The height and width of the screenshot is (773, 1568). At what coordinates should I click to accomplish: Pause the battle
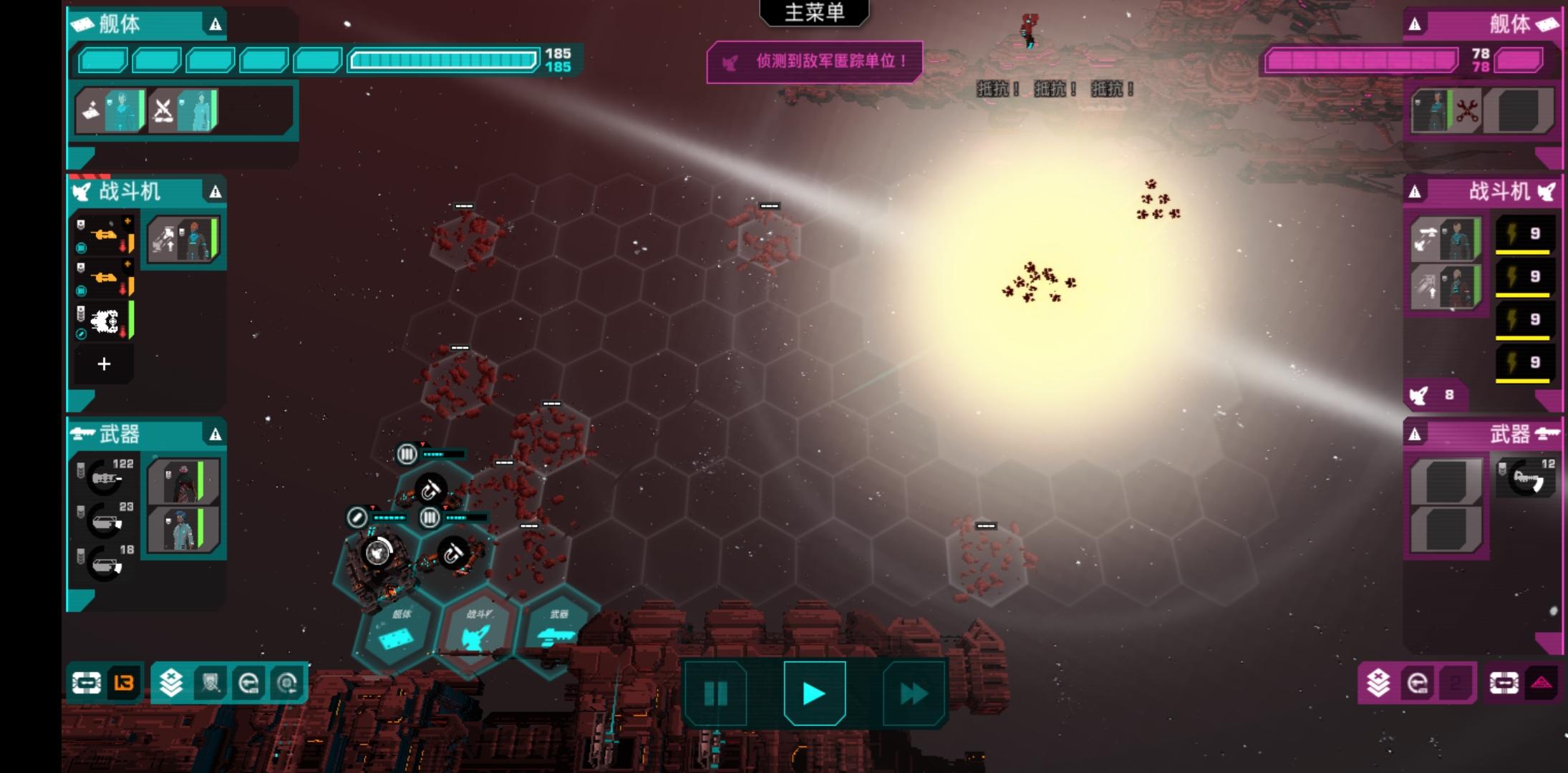(715, 693)
